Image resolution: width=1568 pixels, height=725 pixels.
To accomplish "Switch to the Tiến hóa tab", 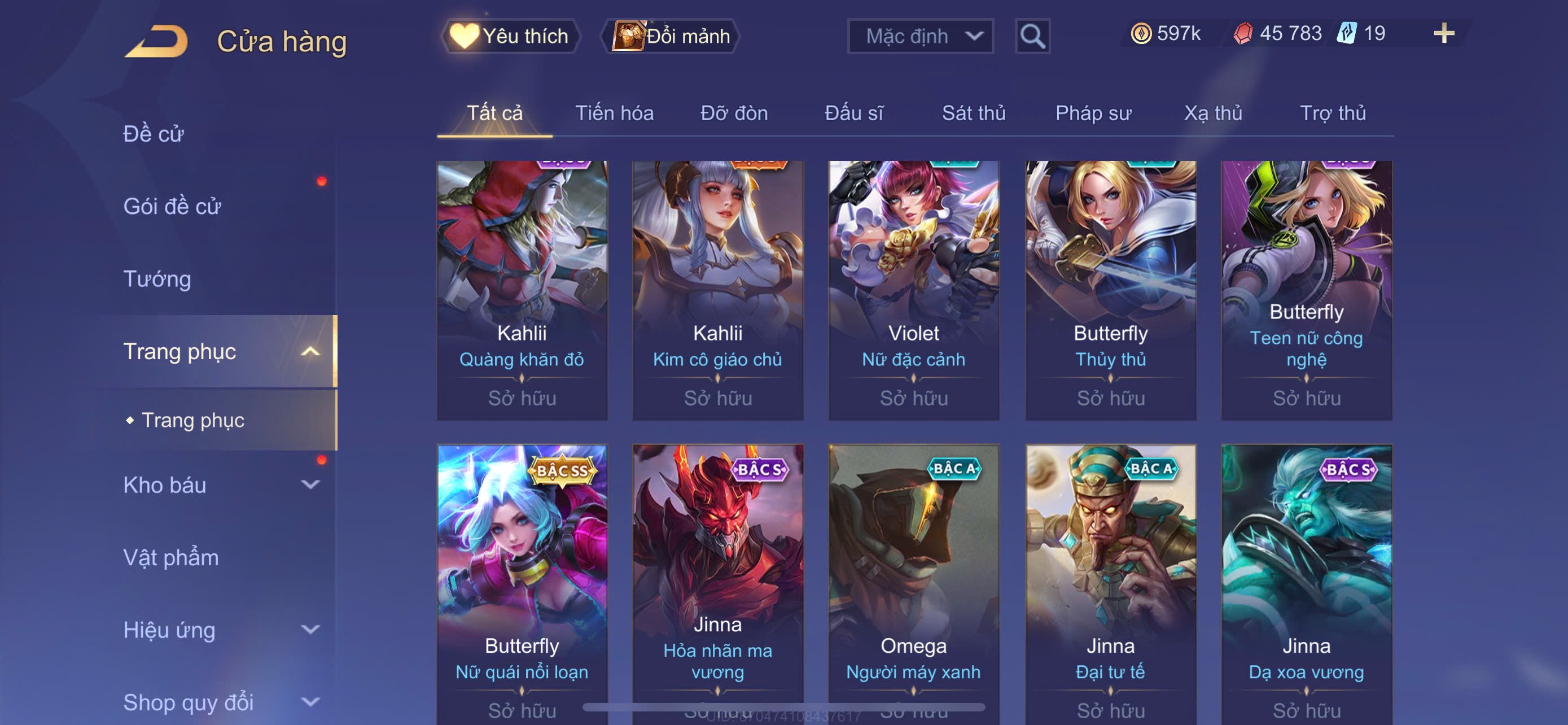I will pyautogui.click(x=614, y=113).
